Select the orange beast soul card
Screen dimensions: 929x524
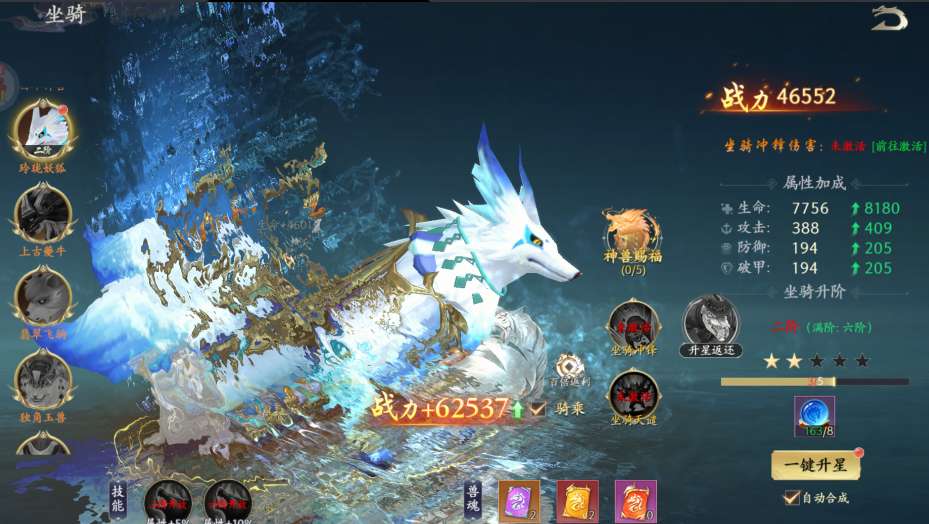tap(634, 499)
